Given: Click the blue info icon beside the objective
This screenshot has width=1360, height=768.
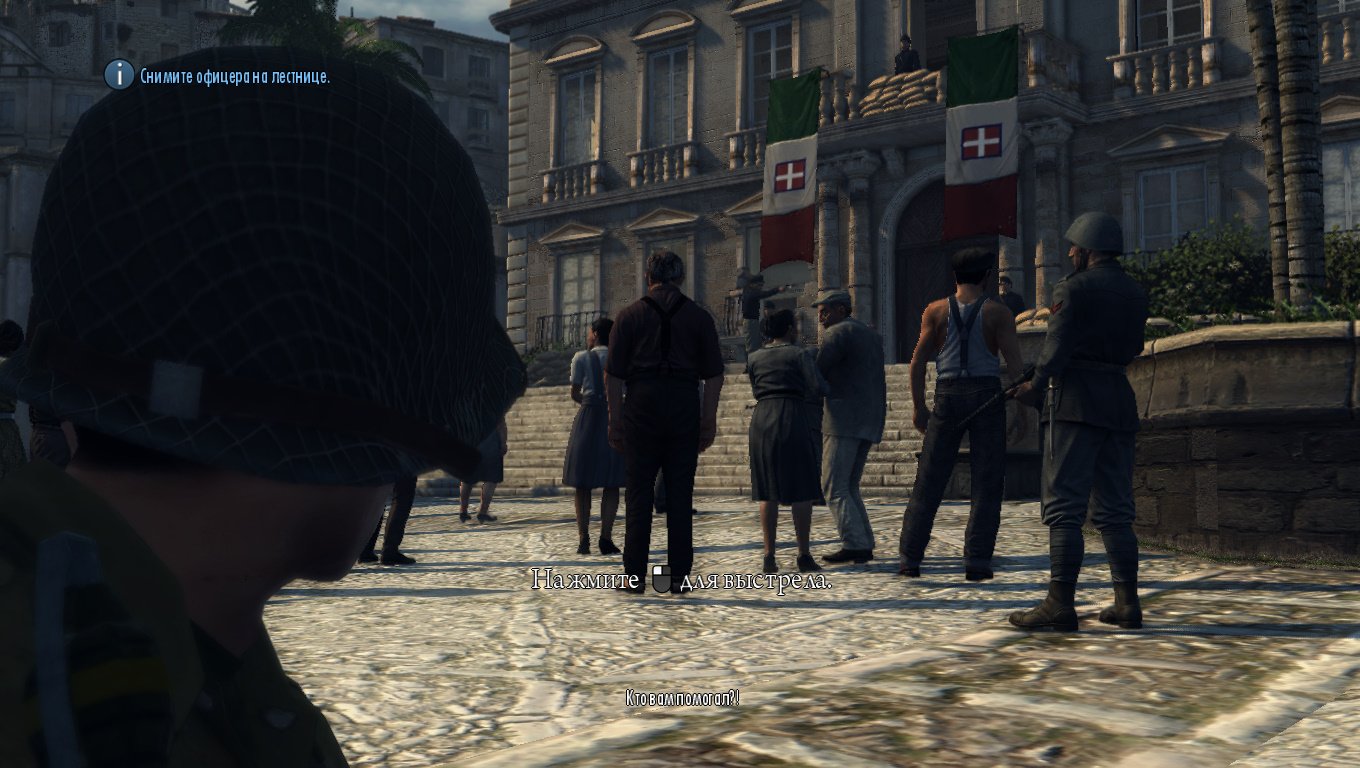Looking at the screenshot, I should coord(119,74).
